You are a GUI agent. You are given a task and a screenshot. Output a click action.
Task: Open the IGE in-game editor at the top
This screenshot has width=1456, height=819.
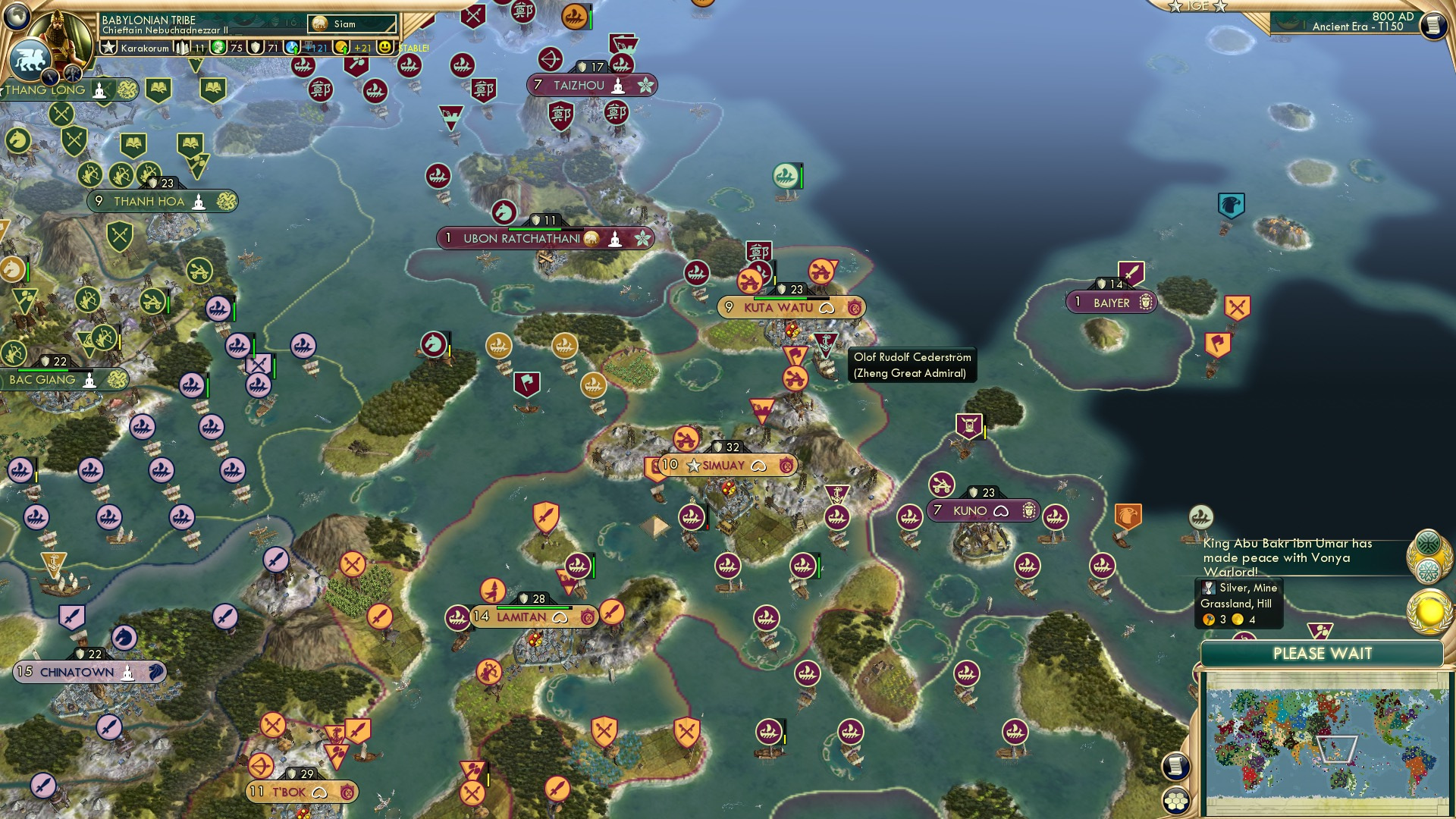click(x=1196, y=8)
